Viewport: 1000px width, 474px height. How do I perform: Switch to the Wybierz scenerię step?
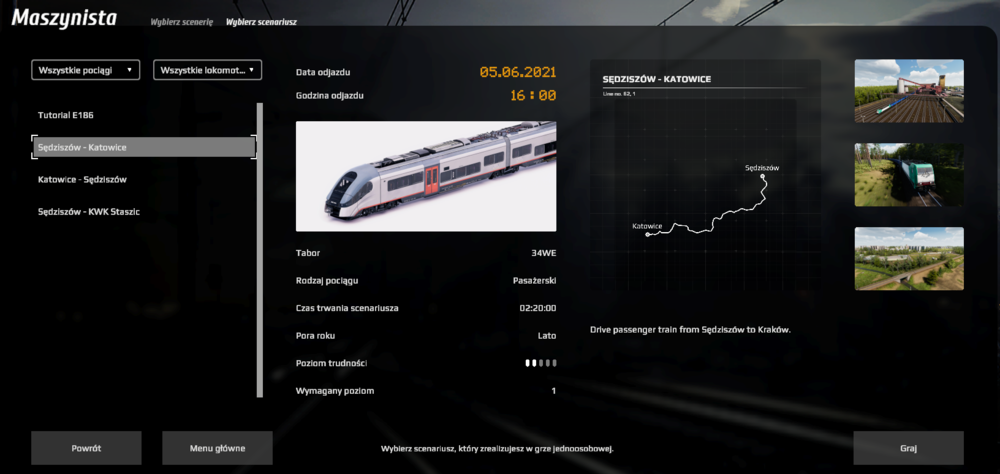tap(182, 21)
